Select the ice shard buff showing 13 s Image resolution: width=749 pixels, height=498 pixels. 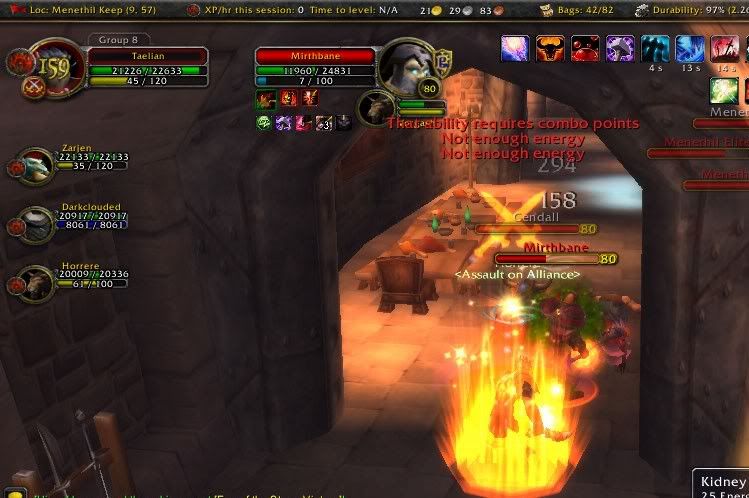[x=689, y=48]
